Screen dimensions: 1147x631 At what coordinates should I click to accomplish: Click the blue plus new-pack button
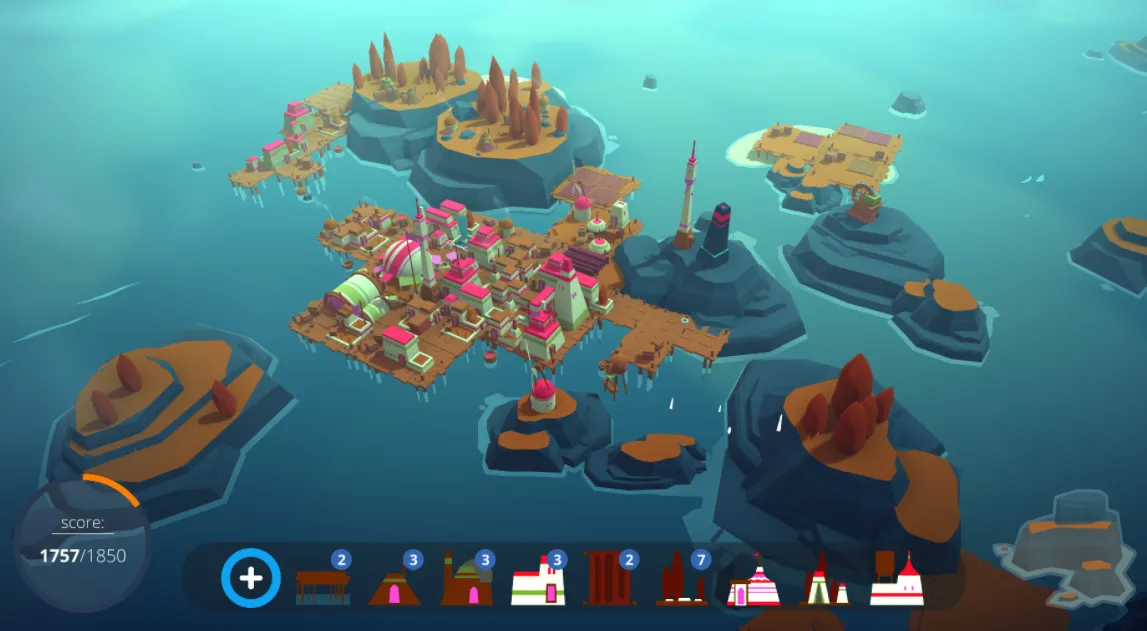251,578
